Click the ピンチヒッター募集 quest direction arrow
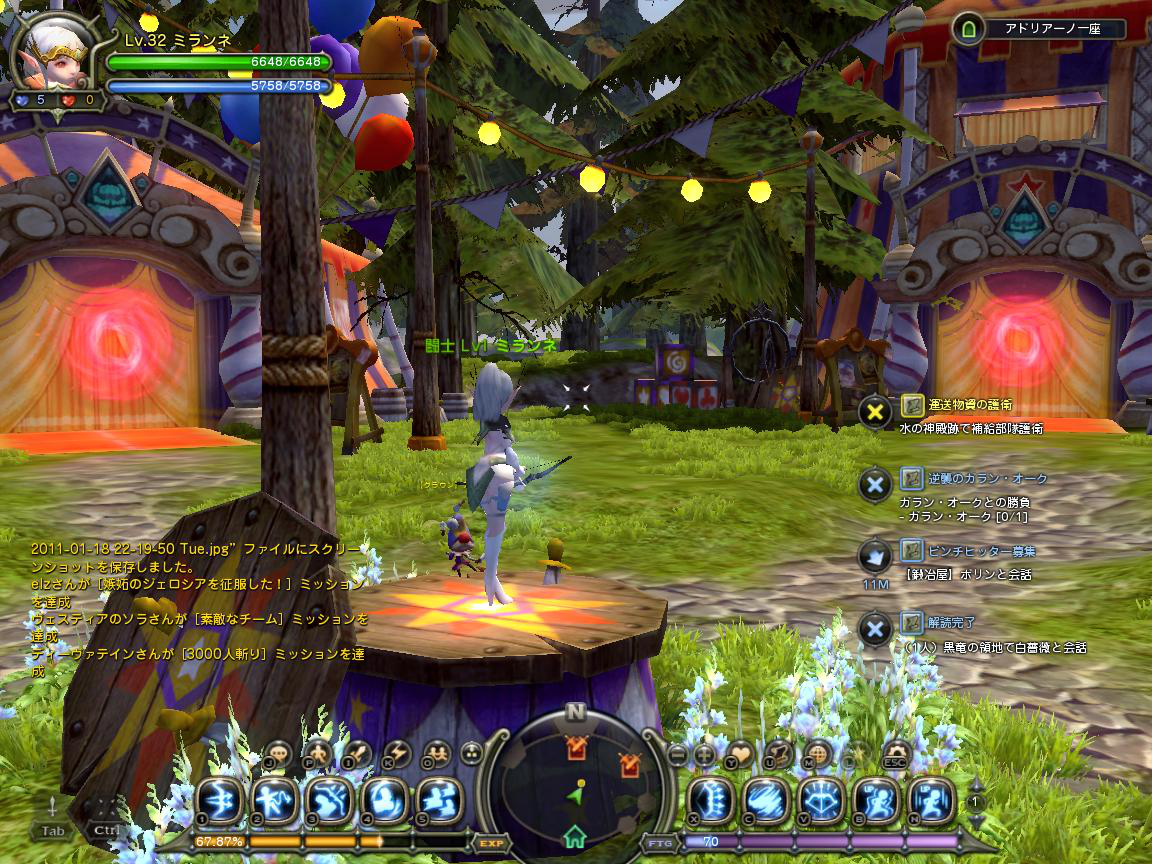The height and width of the screenshot is (864, 1152). 875,556
